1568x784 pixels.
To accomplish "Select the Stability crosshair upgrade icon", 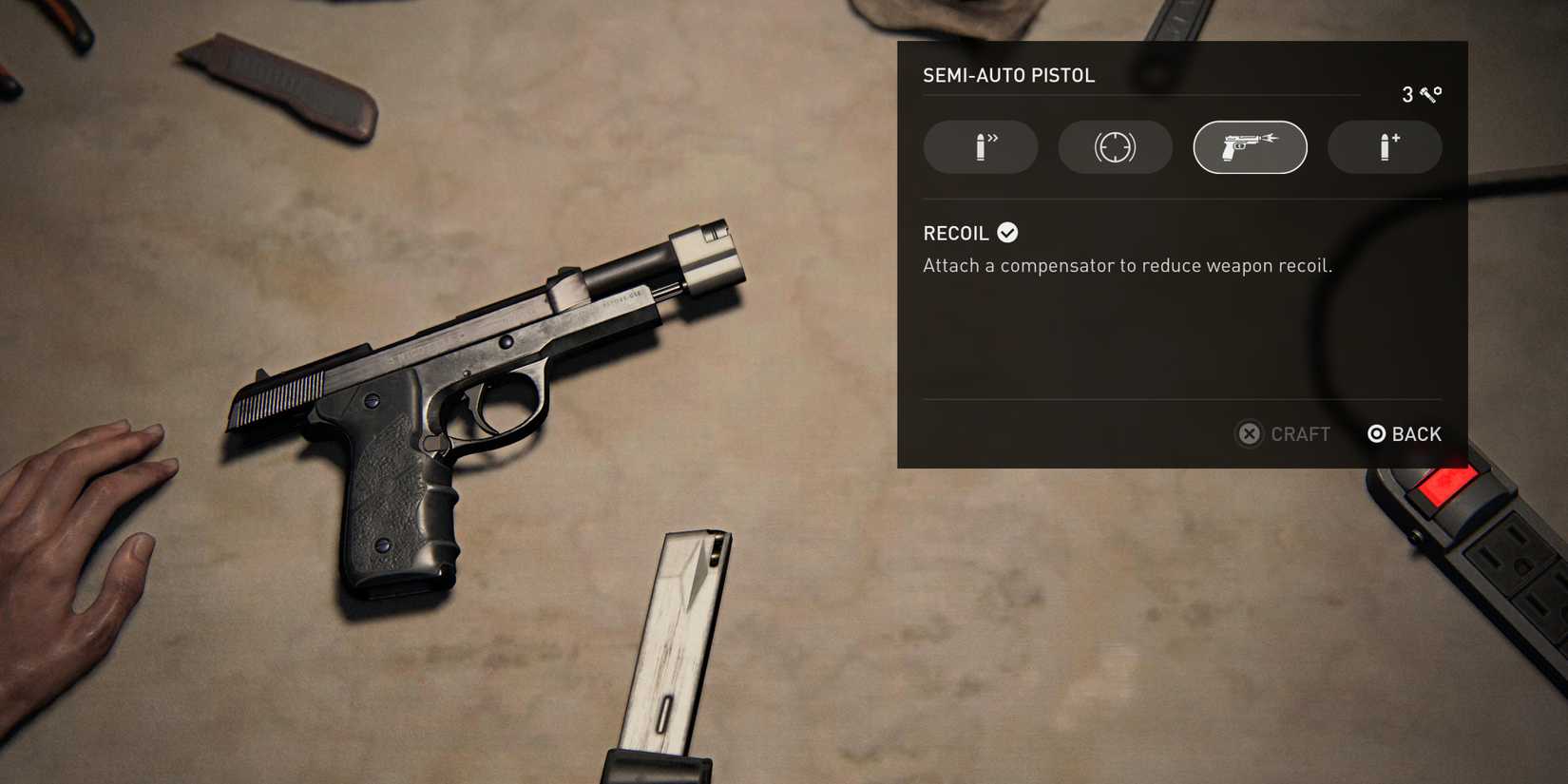I will (x=1115, y=147).
